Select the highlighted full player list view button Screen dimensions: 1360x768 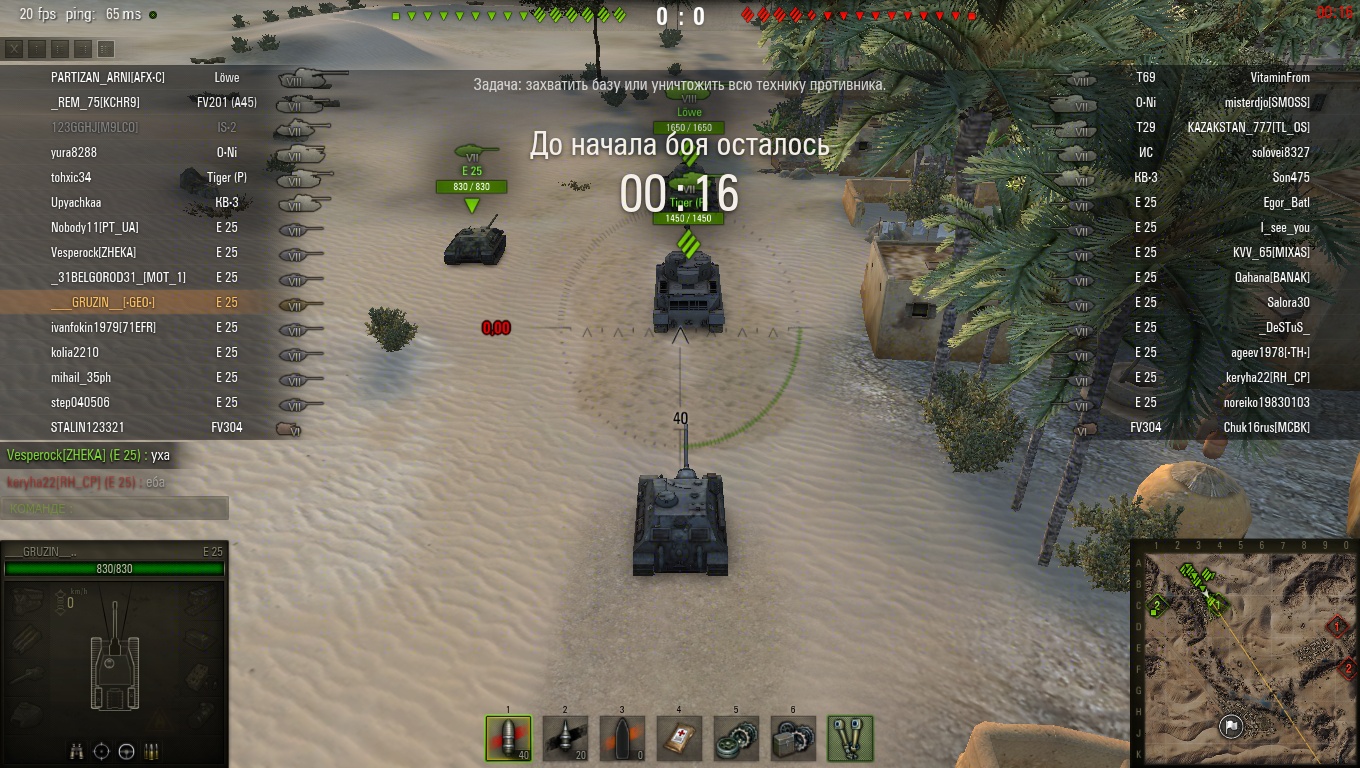[x=105, y=48]
